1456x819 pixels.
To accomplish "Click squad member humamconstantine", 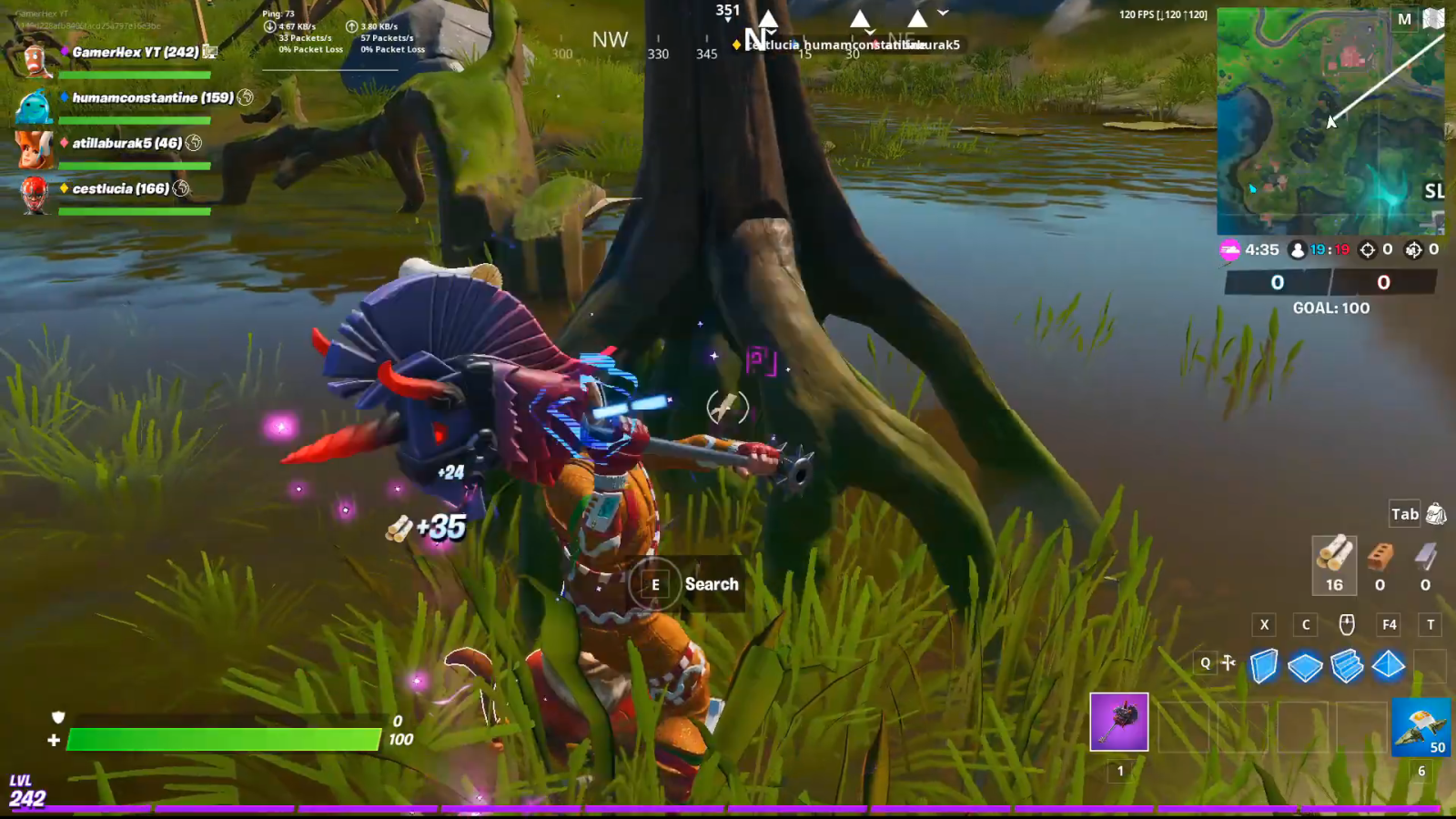I will tap(152, 97).
